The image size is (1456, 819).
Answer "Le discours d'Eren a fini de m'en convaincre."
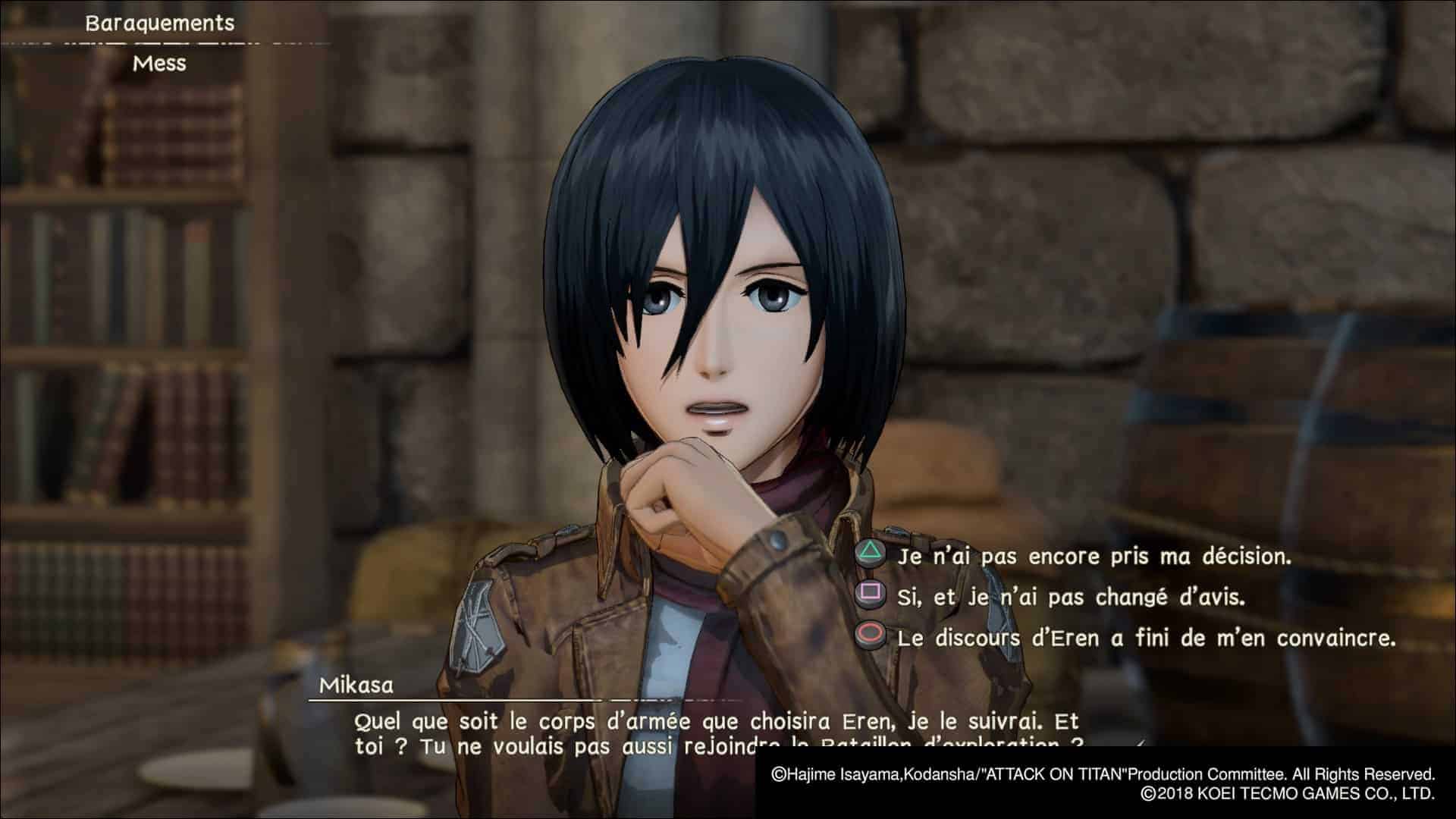coord(1145,638)
